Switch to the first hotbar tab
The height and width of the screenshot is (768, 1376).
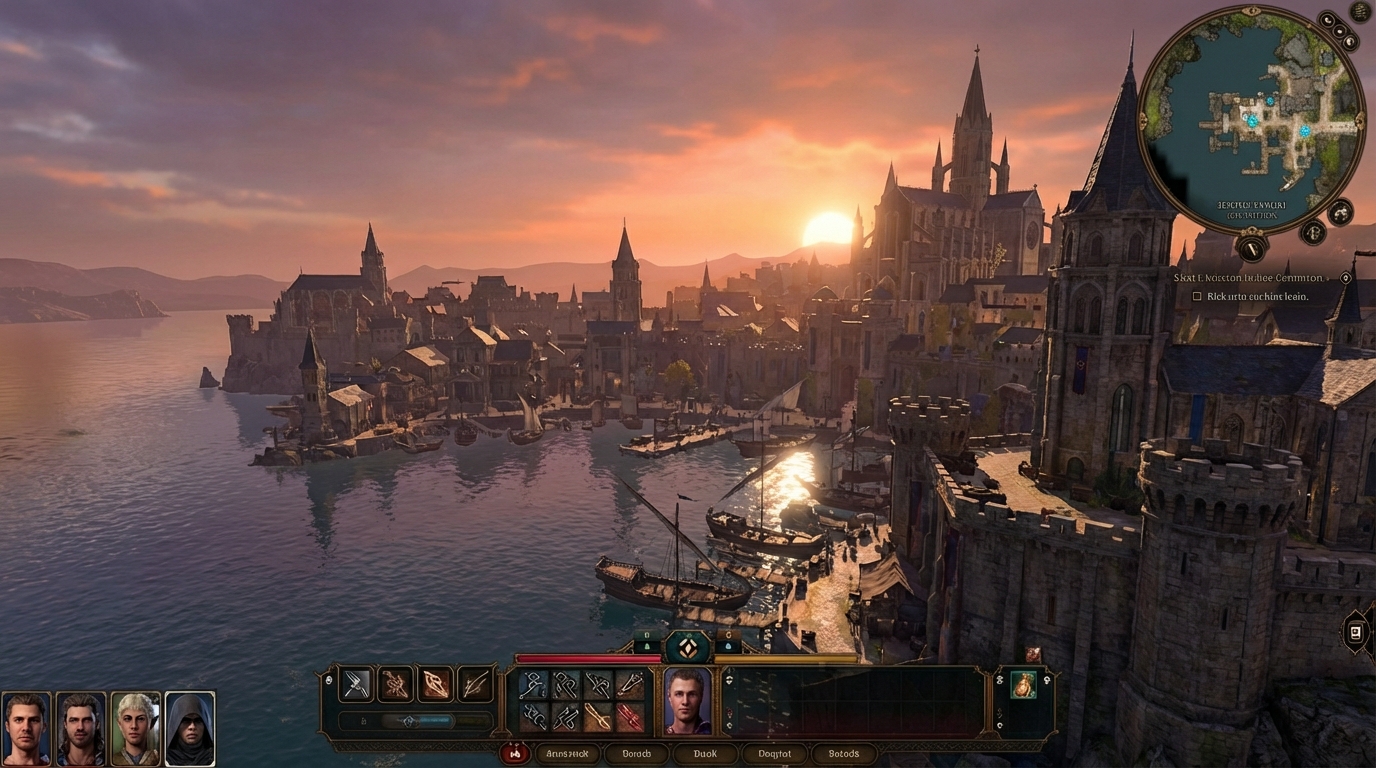click(x=567, y=754)
